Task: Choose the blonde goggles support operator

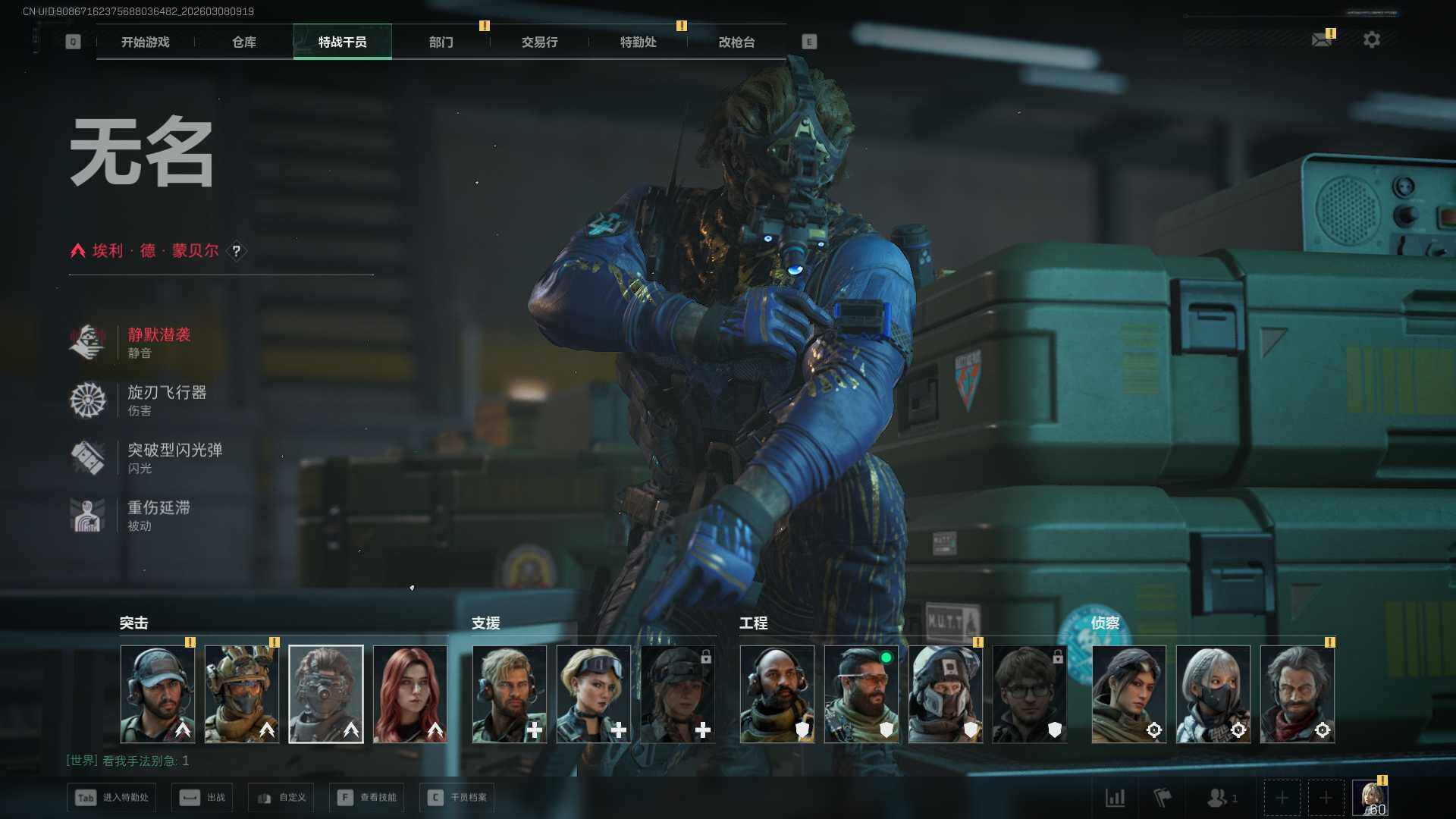Action: [594, 694]
